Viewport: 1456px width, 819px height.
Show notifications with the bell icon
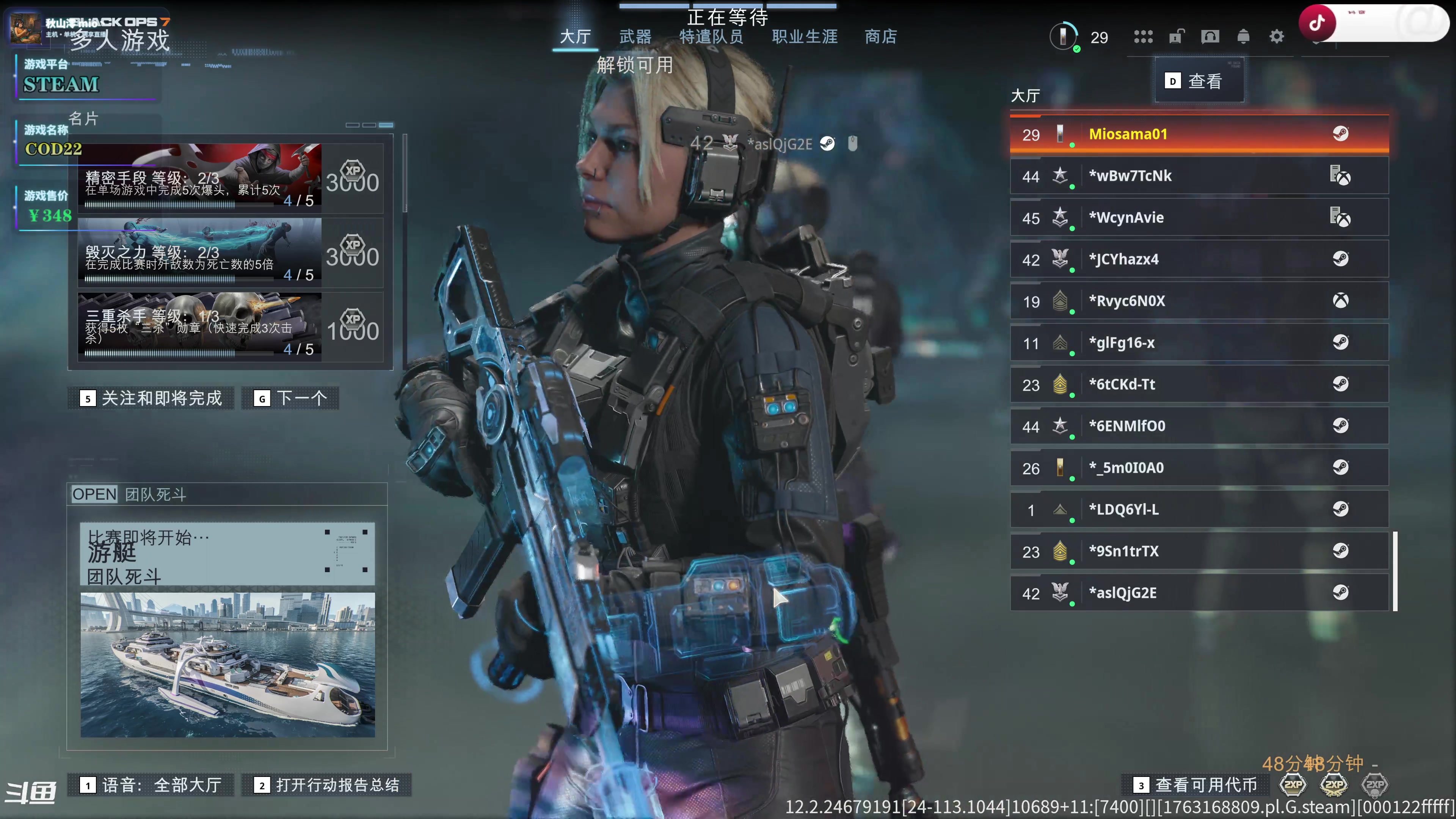coord(1243,37)
